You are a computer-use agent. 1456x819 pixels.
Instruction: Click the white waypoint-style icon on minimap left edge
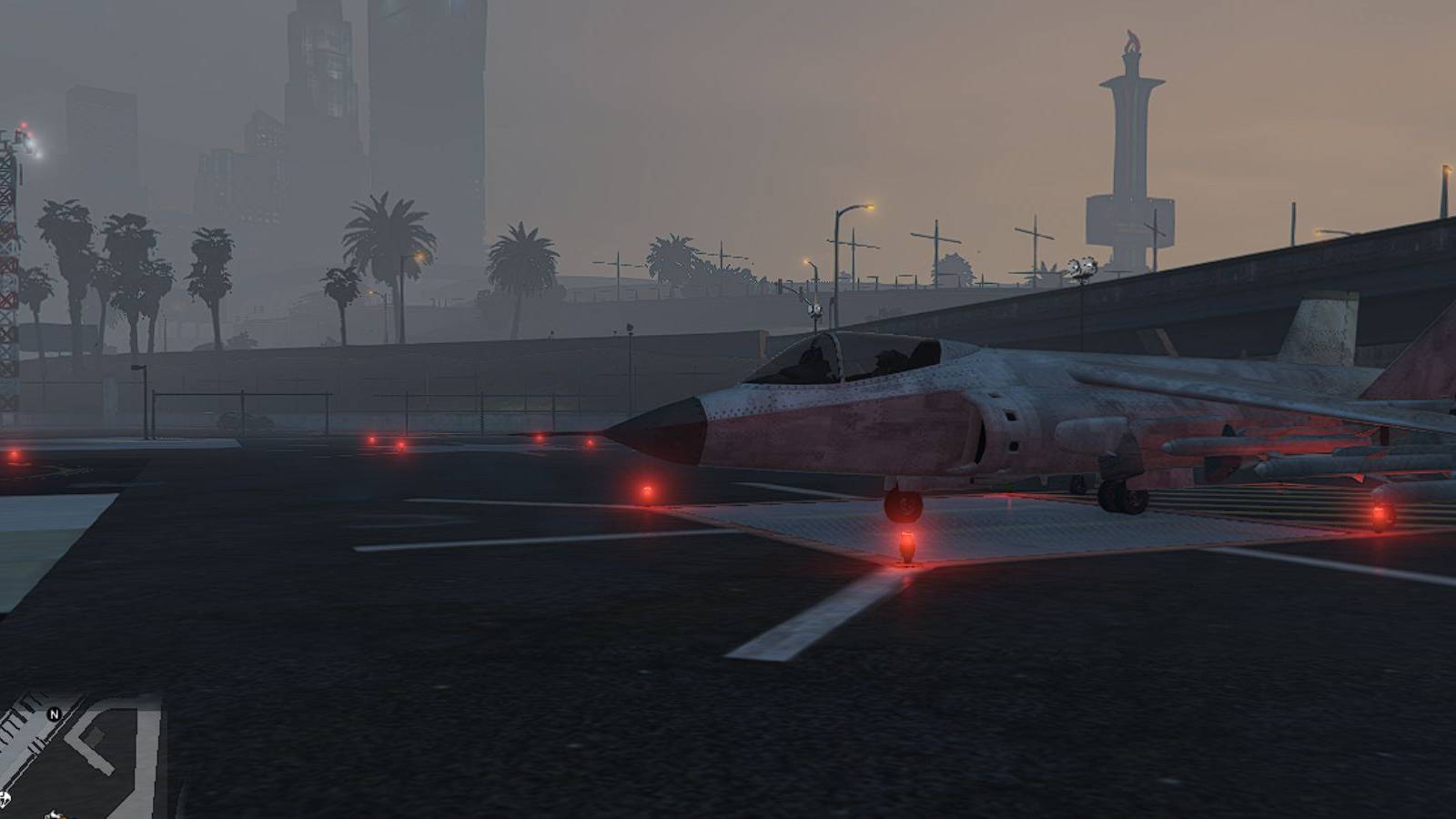[x=4, y=799]
